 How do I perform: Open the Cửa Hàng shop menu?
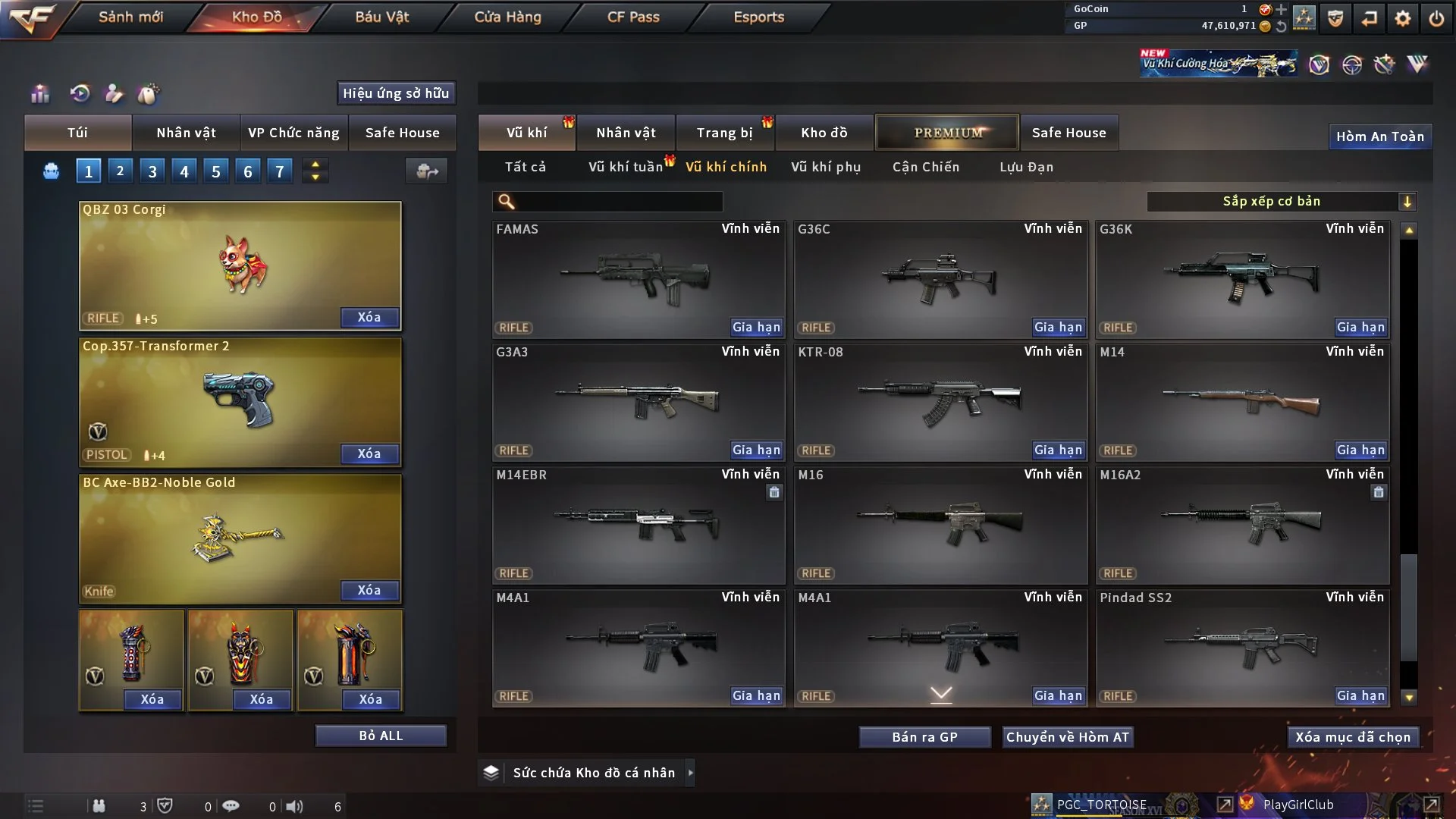pyautogui.click(x=507, y=17)
